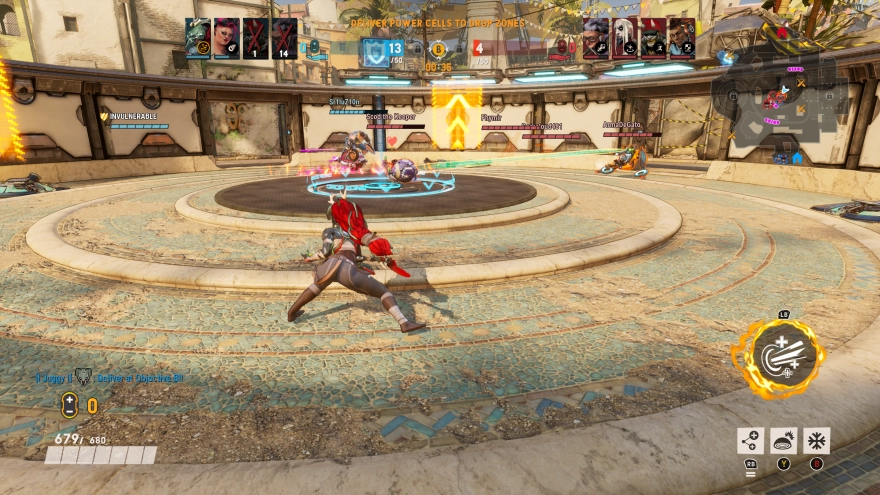Use the snowflake freeze ability
Screen dimensions: 880x495
coord(816,440)
